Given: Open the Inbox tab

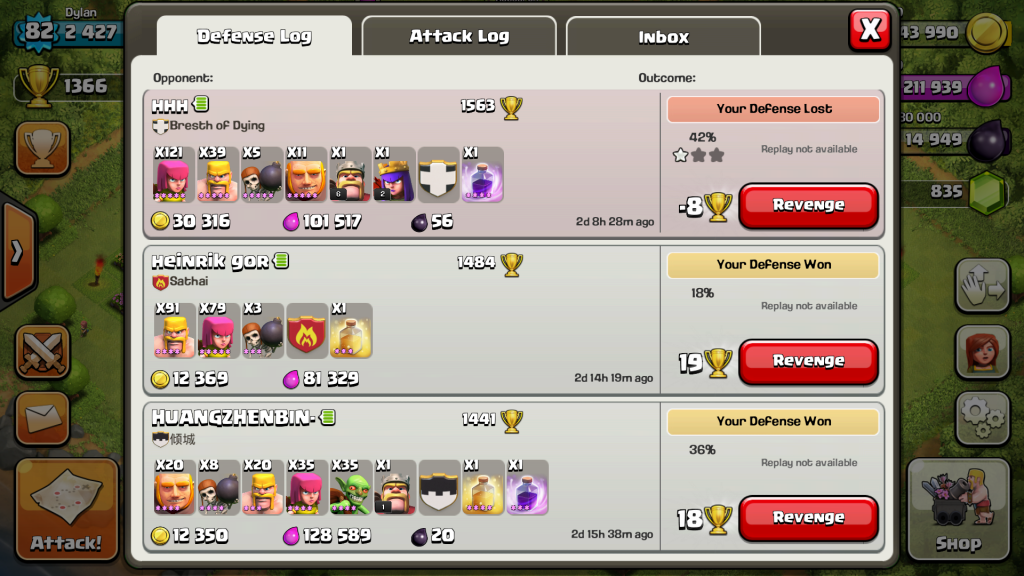Looking at the screenshot, I should click(663, 38).
